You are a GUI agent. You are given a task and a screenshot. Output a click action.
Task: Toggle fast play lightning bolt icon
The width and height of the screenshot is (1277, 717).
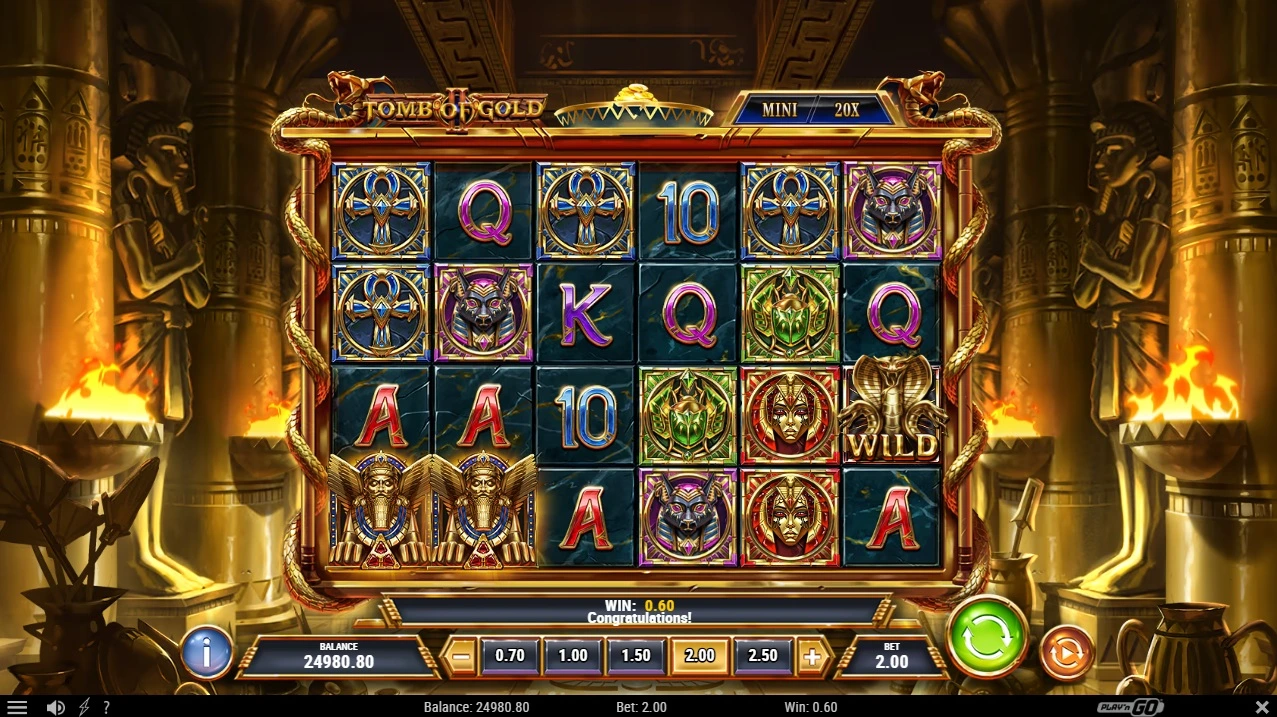pos(84,707)
